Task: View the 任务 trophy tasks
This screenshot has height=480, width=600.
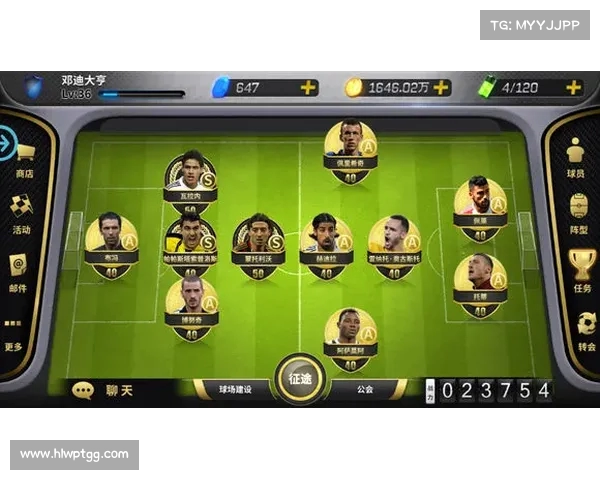Action: pos(582,271)
